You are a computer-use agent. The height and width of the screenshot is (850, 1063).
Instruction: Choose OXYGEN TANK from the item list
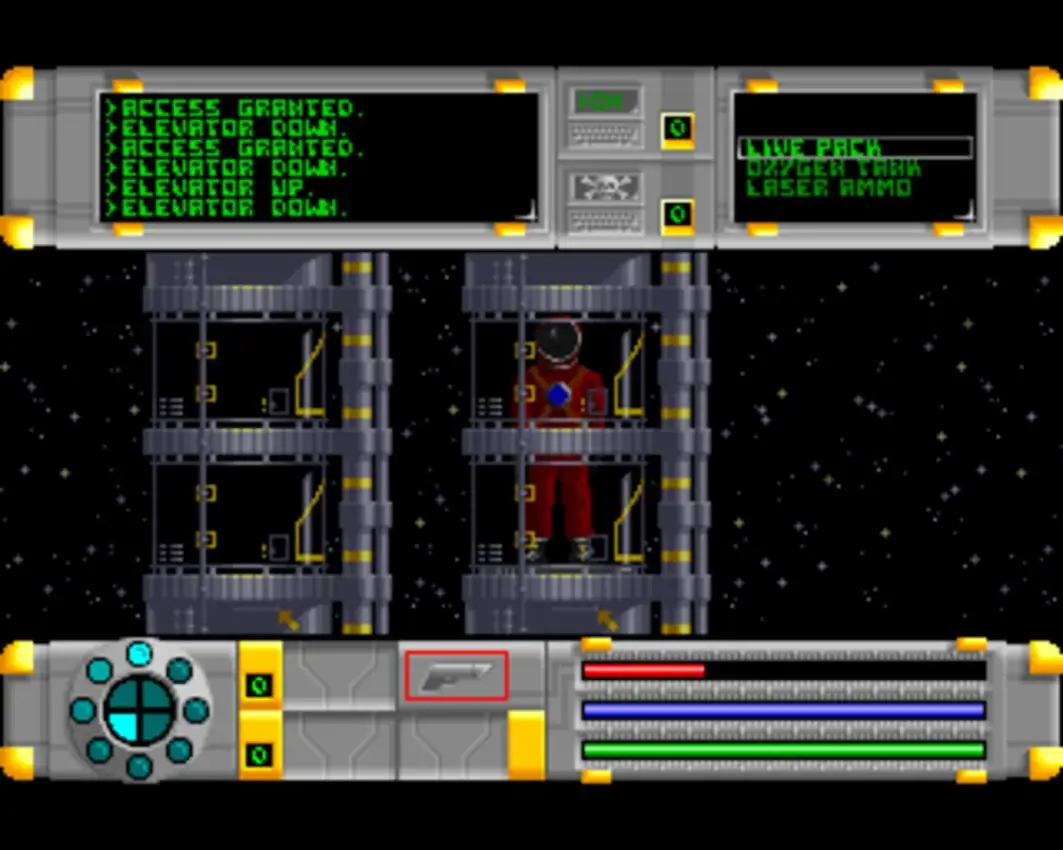coord(832,168)
